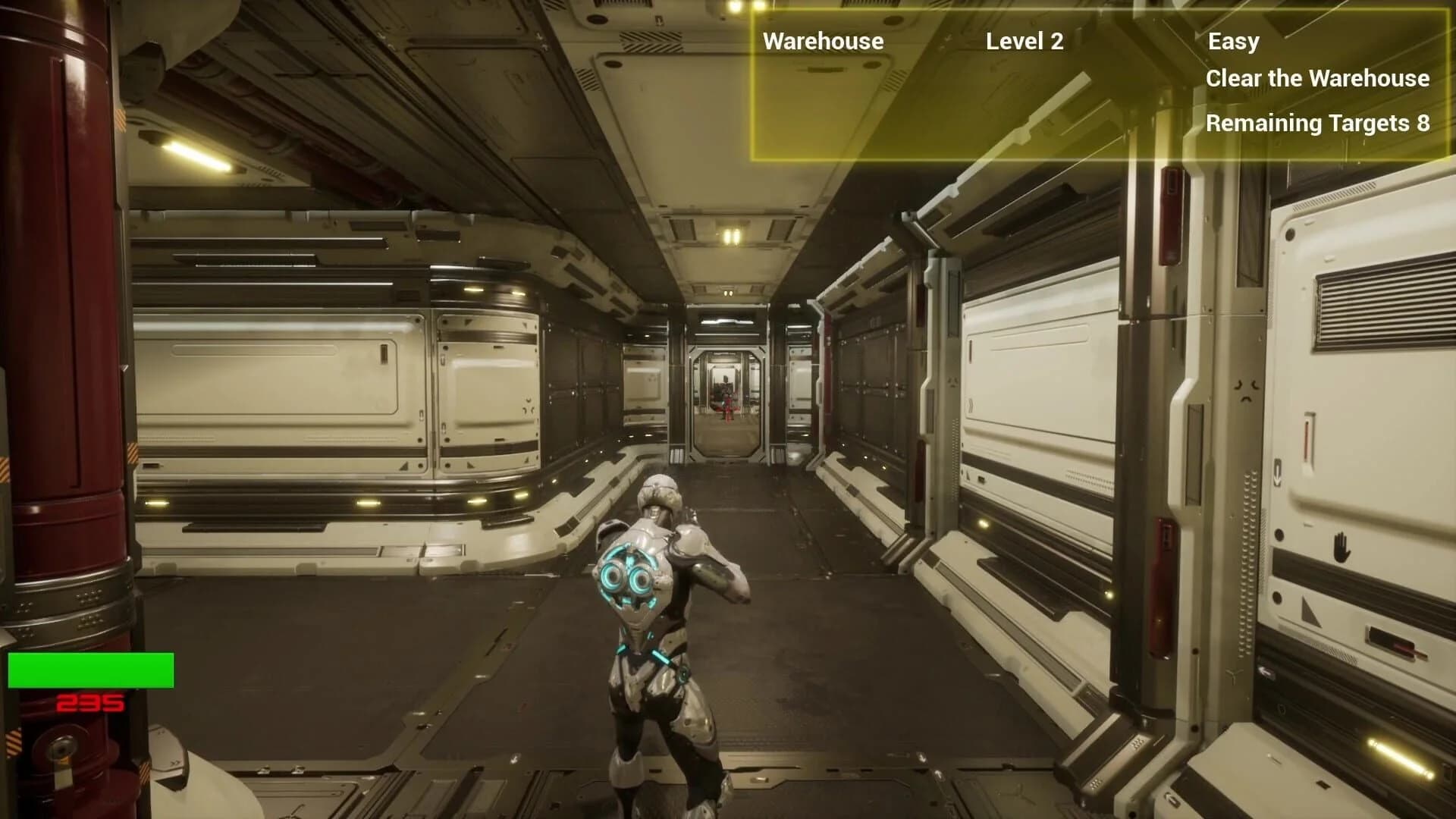This screenshot has width=1456, height=819.
Task: Select the hazard stripe marking on the left pillar
Action: [x=15, y=742]
